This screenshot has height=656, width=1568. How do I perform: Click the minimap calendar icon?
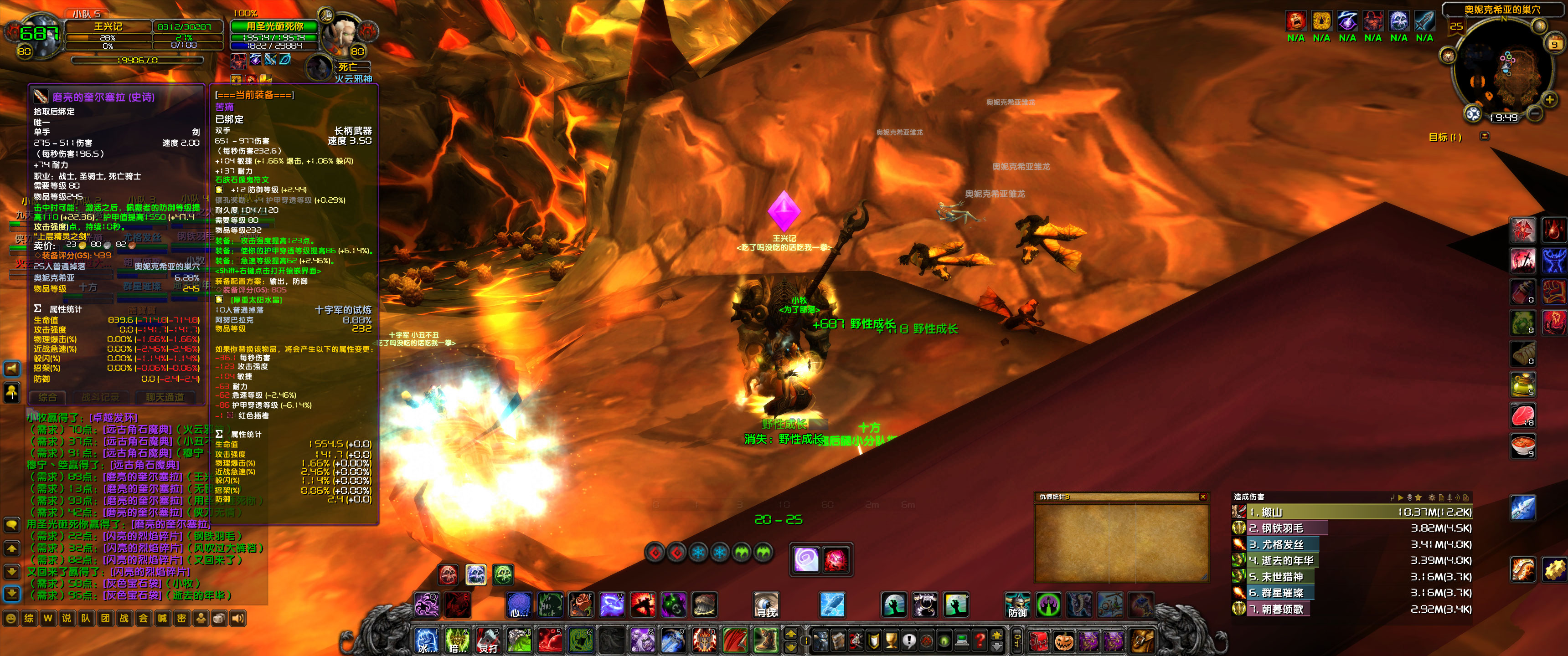[1555, 43]
